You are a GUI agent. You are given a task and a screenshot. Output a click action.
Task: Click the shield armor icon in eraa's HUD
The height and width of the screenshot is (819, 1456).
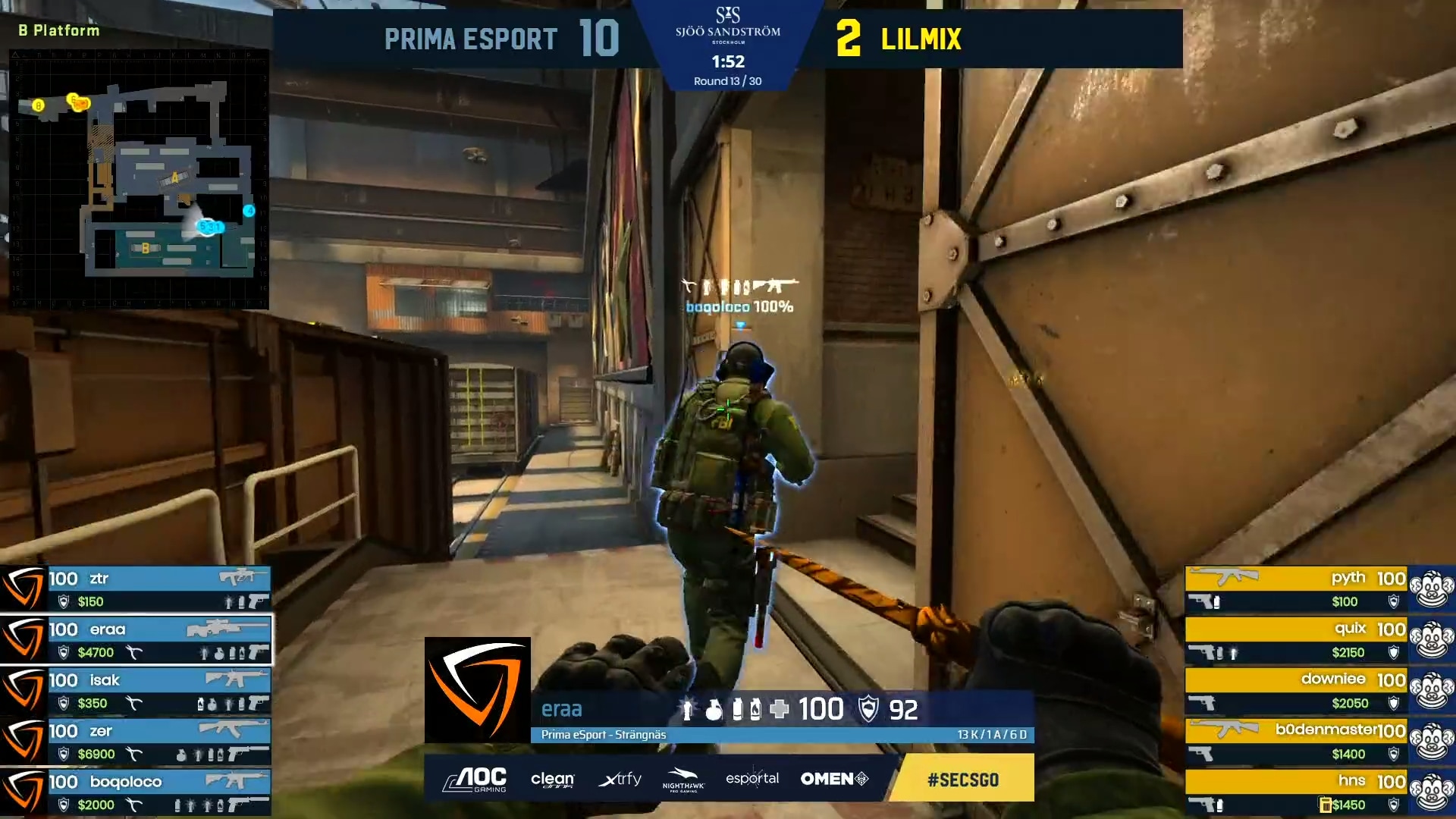[x=869, y=710]
